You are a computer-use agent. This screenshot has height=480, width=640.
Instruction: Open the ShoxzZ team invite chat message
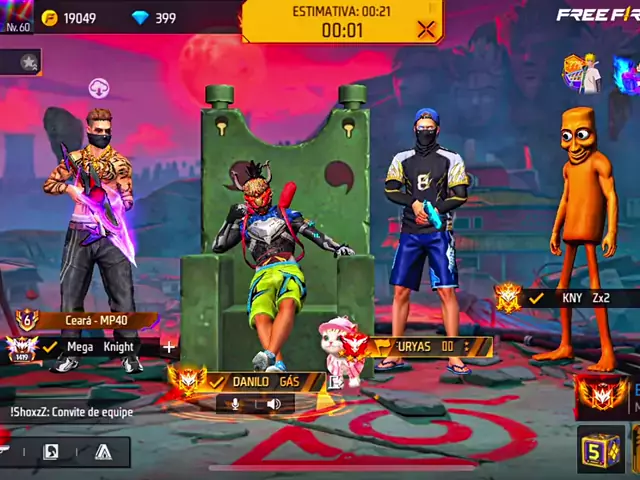[x=72, y=411]
